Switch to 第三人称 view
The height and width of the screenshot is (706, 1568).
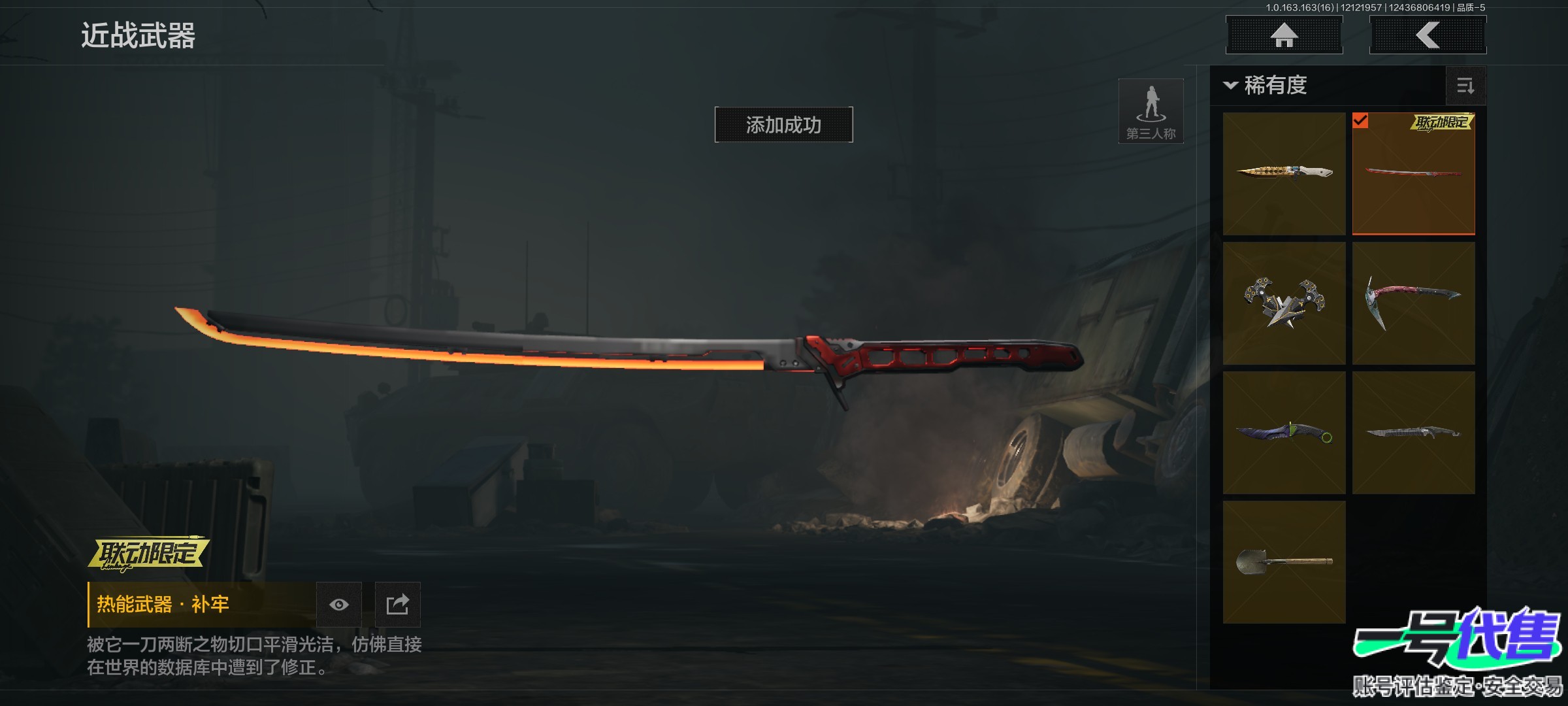coord(1151,111)
